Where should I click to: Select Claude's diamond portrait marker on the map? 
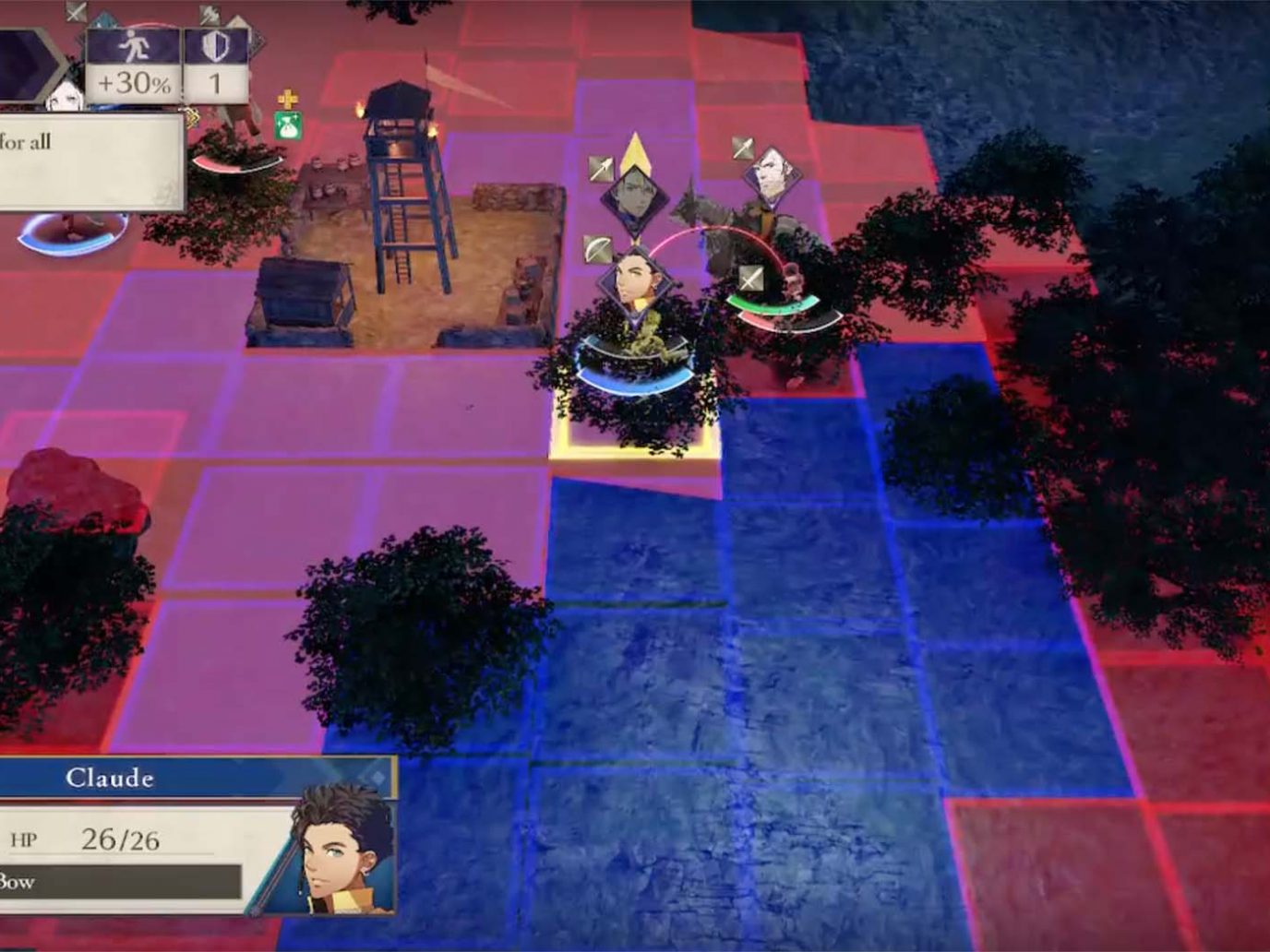tap(635, 278)
